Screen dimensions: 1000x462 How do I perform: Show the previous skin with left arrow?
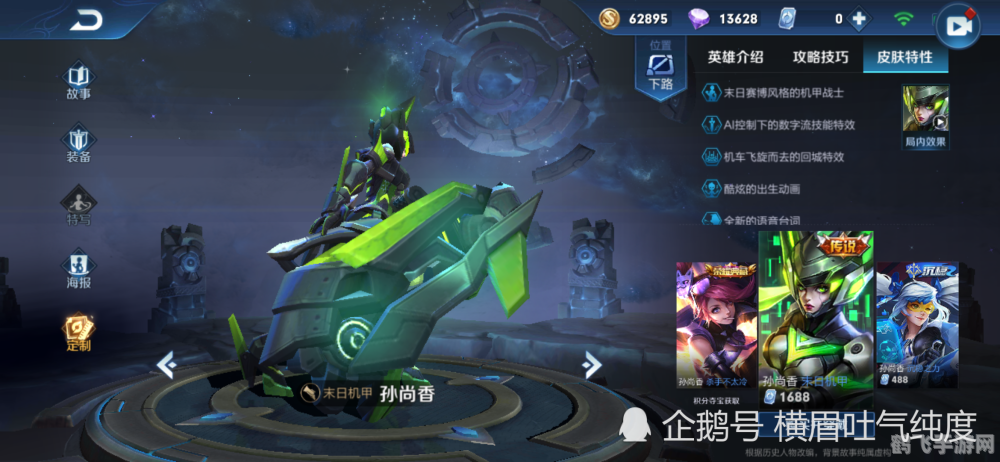167,366
